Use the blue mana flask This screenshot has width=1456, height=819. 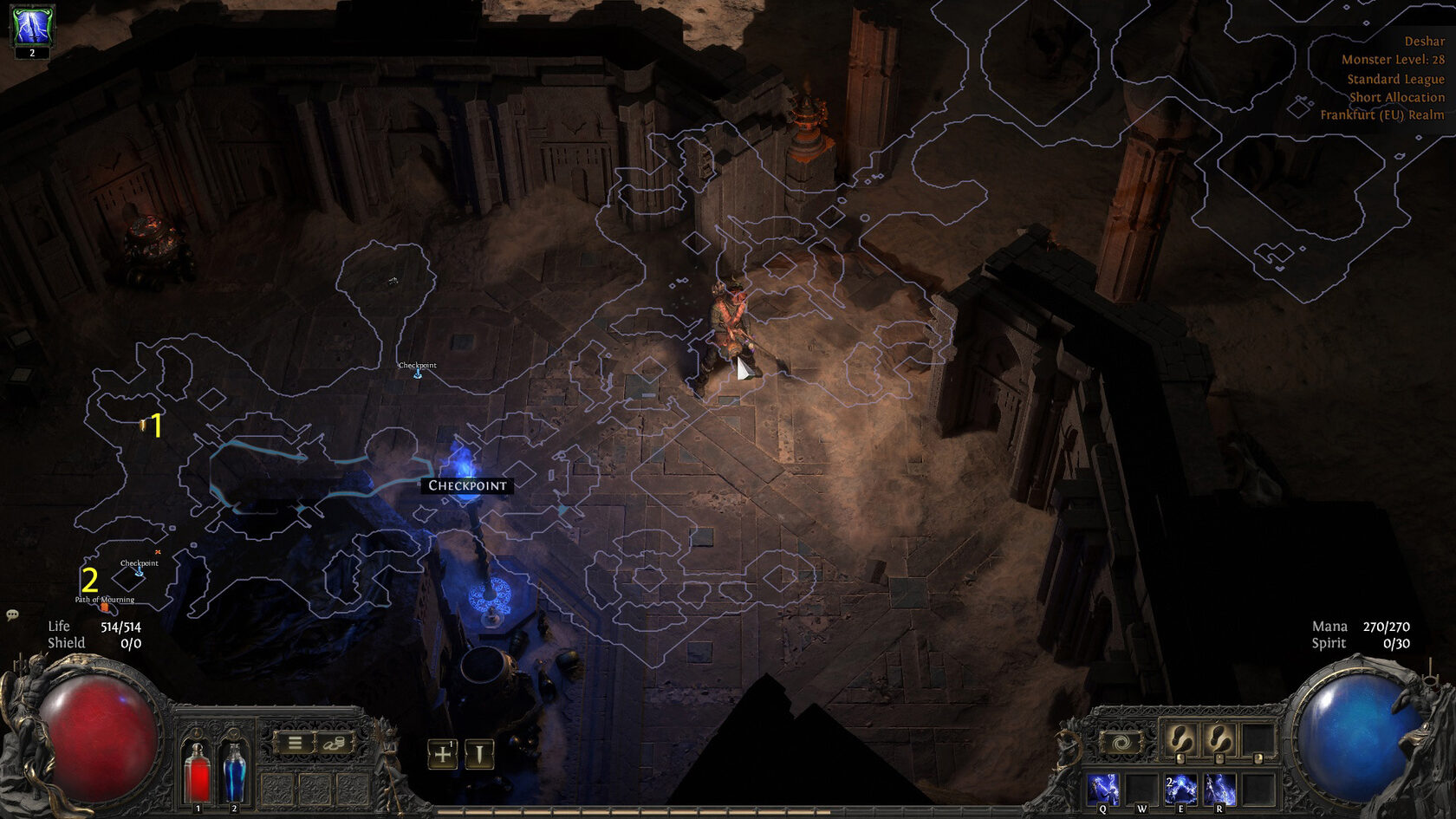pyautogui.click(x=234, y=771)
